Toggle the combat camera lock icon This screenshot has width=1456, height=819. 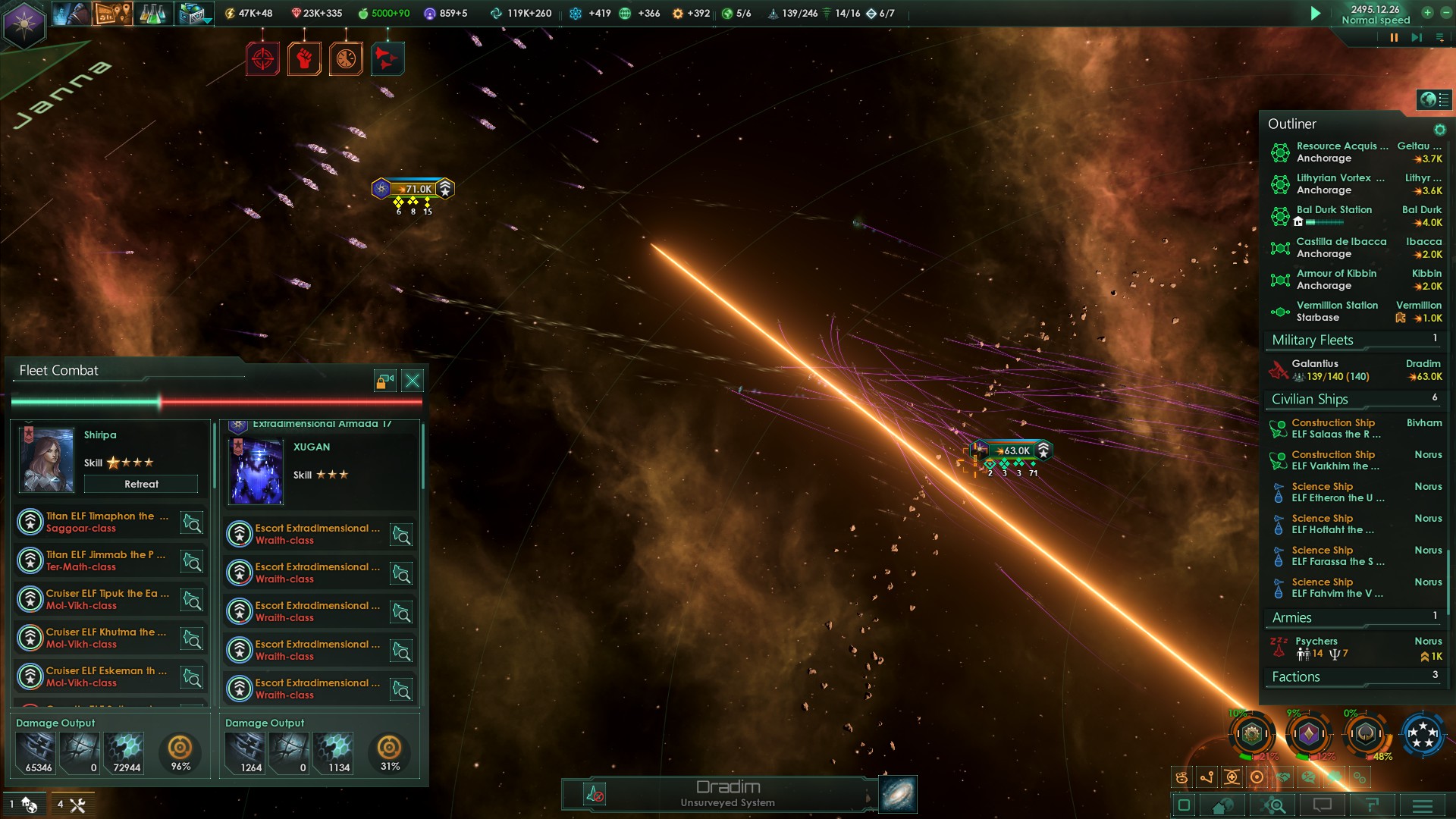(x=385, y=381)
